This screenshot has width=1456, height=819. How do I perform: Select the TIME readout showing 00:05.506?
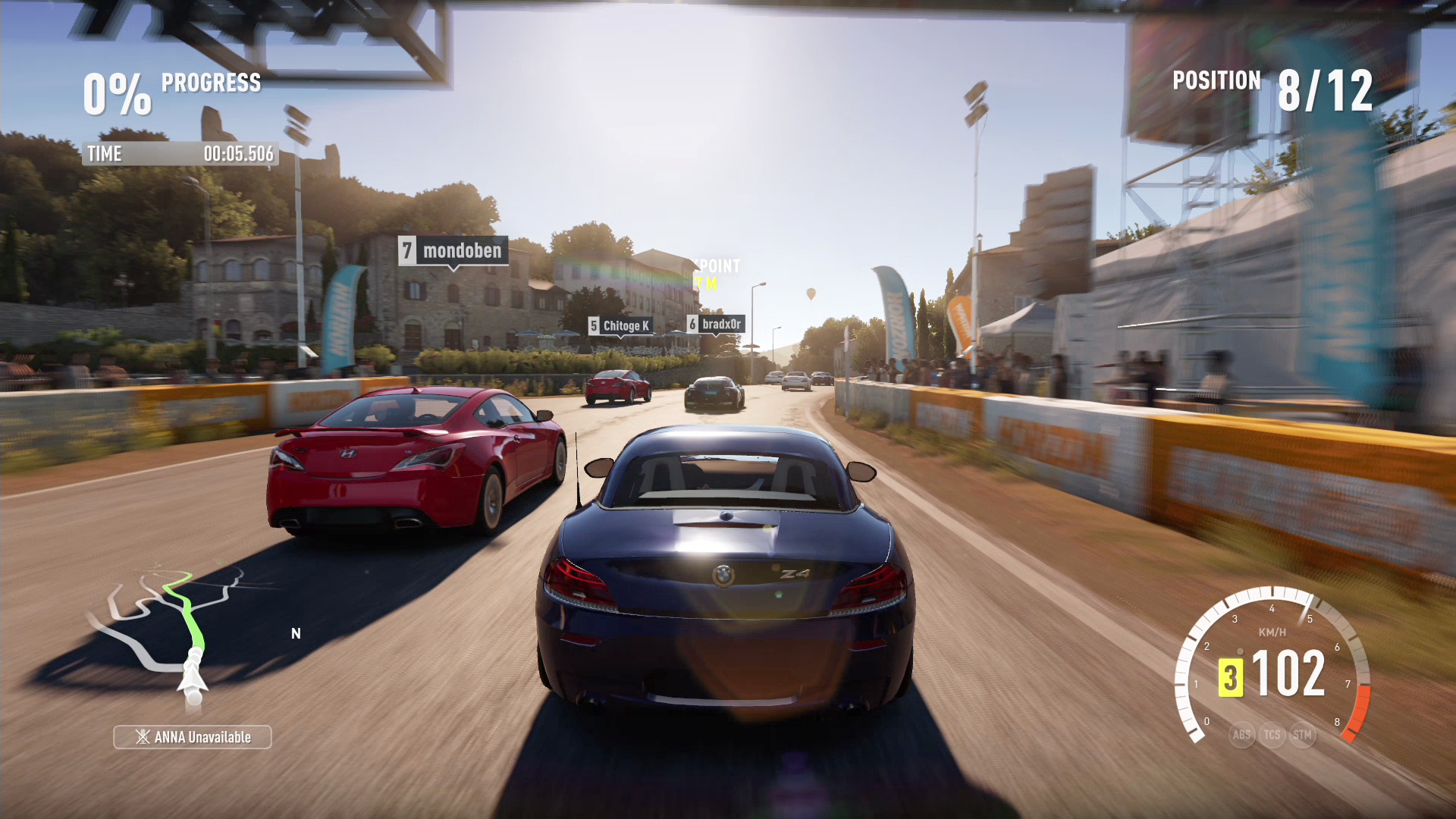click(x=179, y=154)
